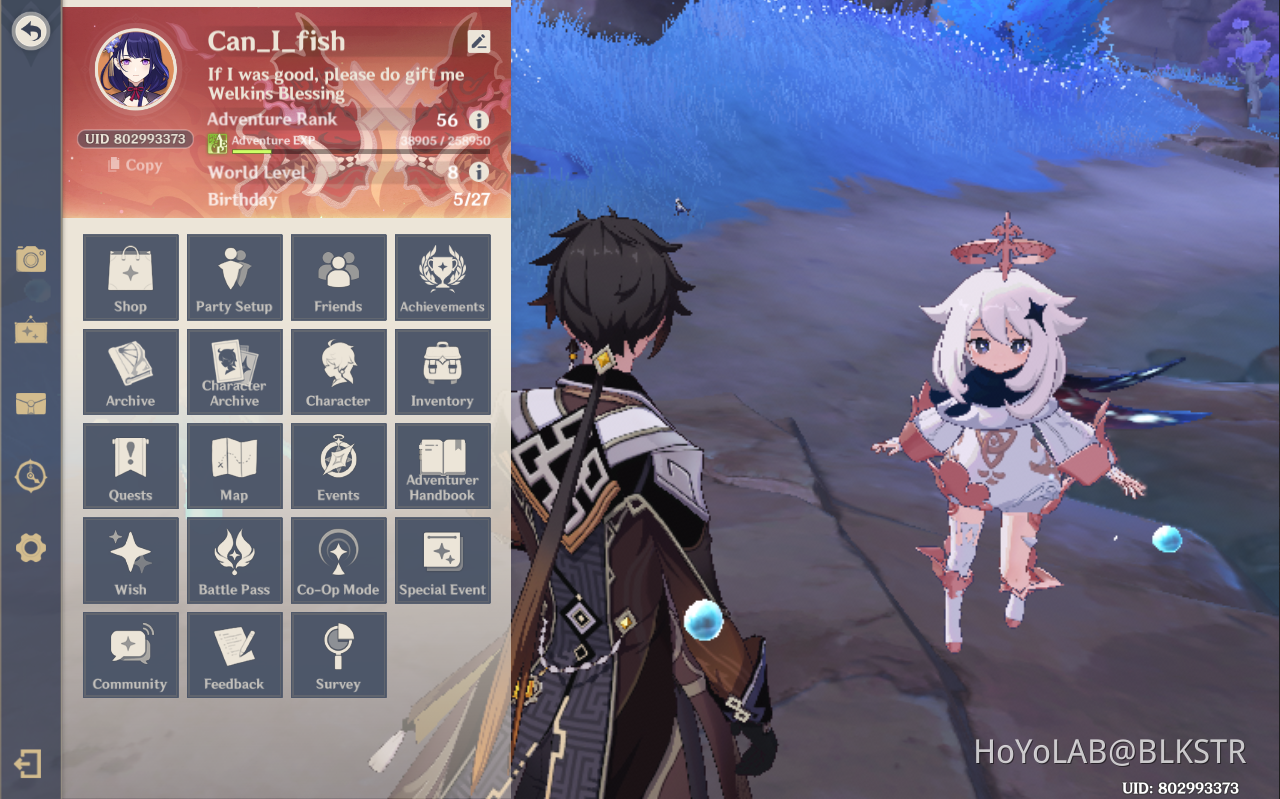Open Party Setup
1280x799 pixels.
tap(235, 278)
